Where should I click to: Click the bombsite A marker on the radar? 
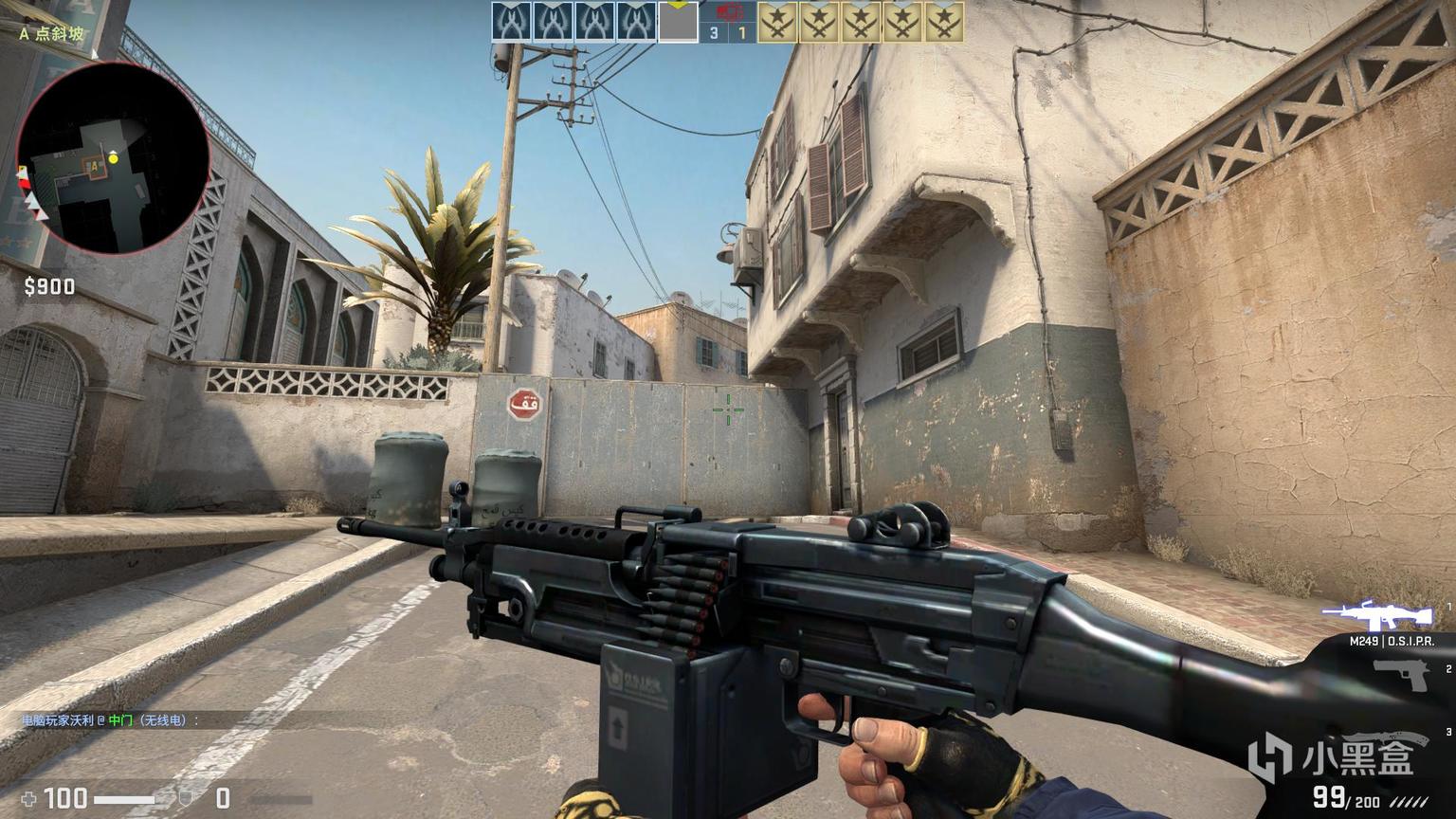pos(94,166)
